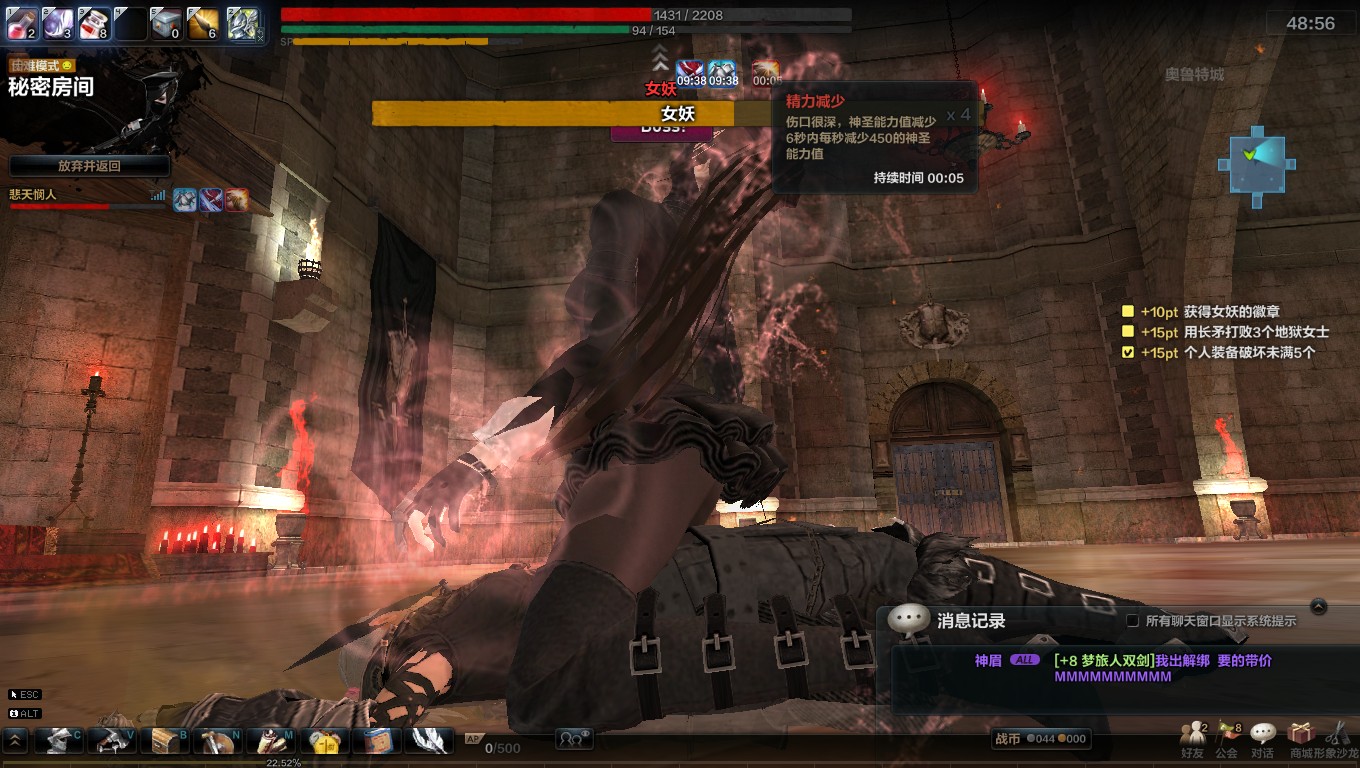This screenshot has width=1360, height=768.
Task: Click the dungeon minimap
Action: pos(1256,165)
